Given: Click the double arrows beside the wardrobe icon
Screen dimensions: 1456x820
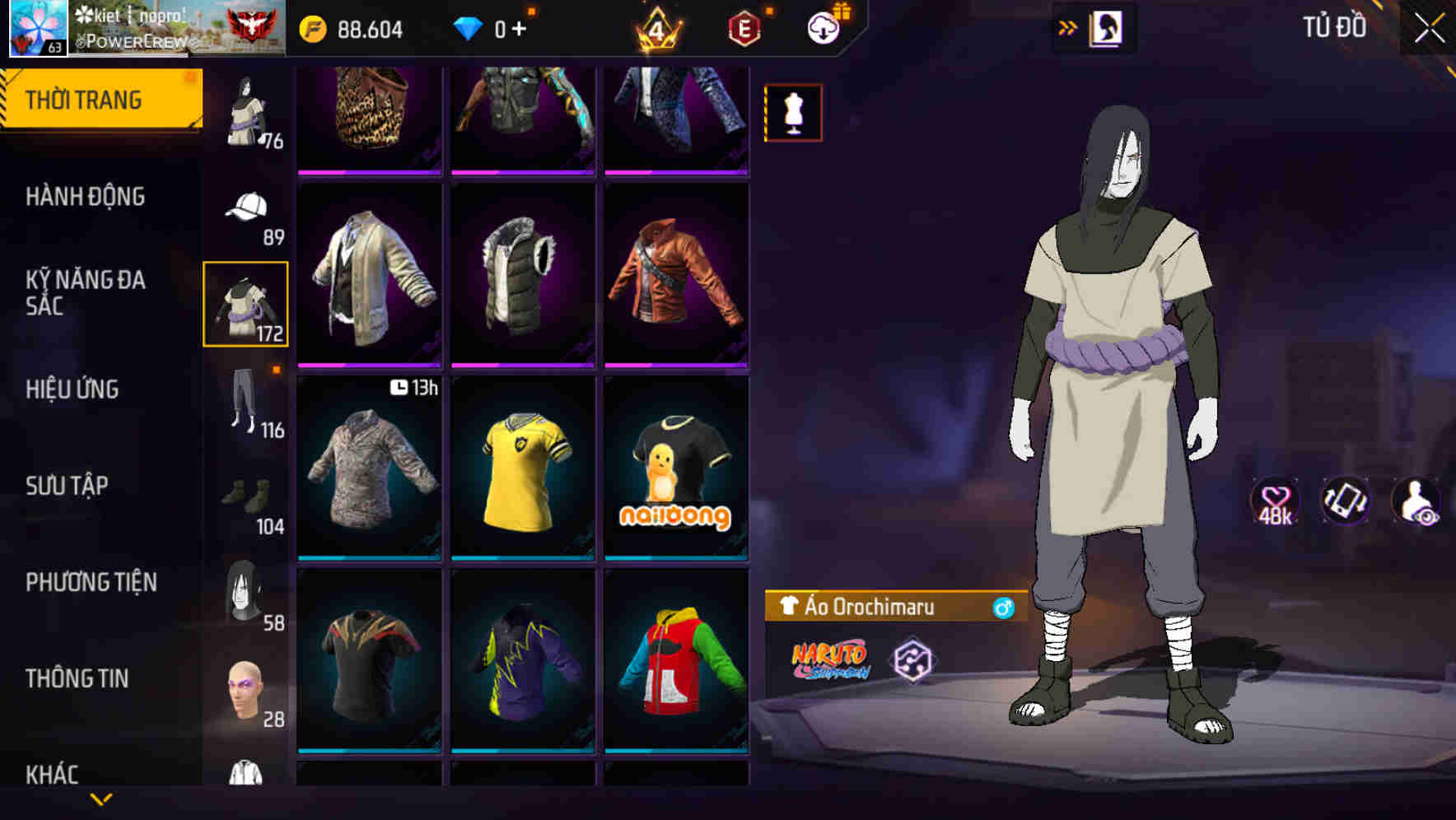Looking at the screenshot, I should coord(1068,26).
